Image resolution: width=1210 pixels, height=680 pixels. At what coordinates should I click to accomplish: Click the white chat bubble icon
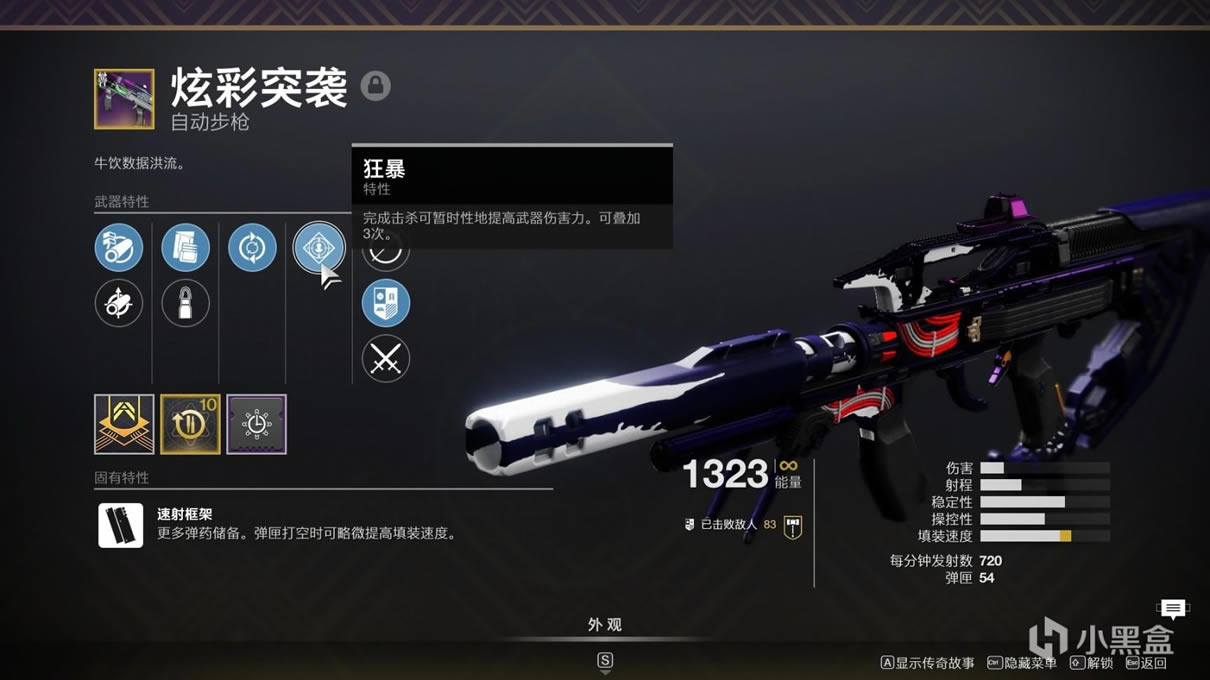click(x=1173, y=608)
